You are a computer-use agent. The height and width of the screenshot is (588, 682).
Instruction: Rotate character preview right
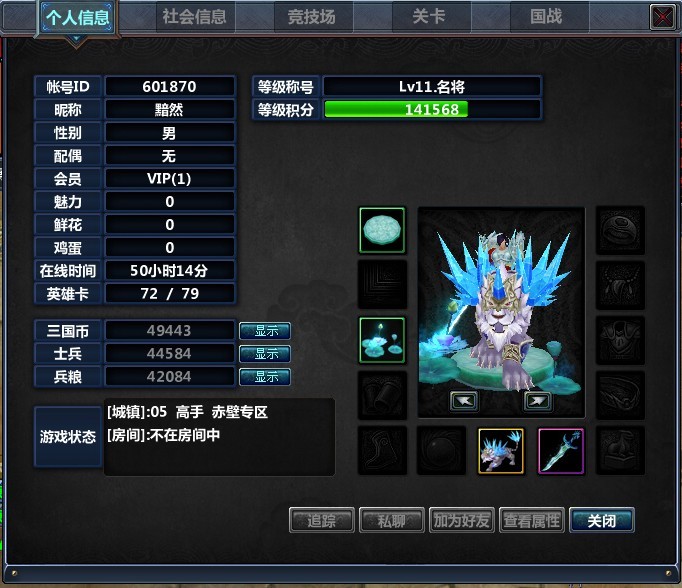tap(537, 401)
